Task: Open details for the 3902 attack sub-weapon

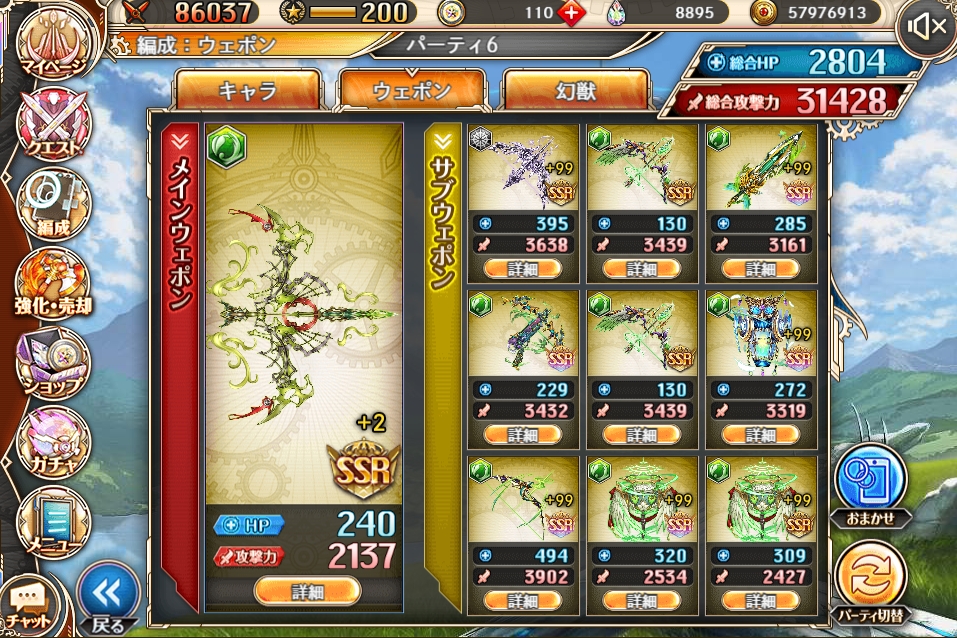Action: pyautogui.click(x=522, y=599)
